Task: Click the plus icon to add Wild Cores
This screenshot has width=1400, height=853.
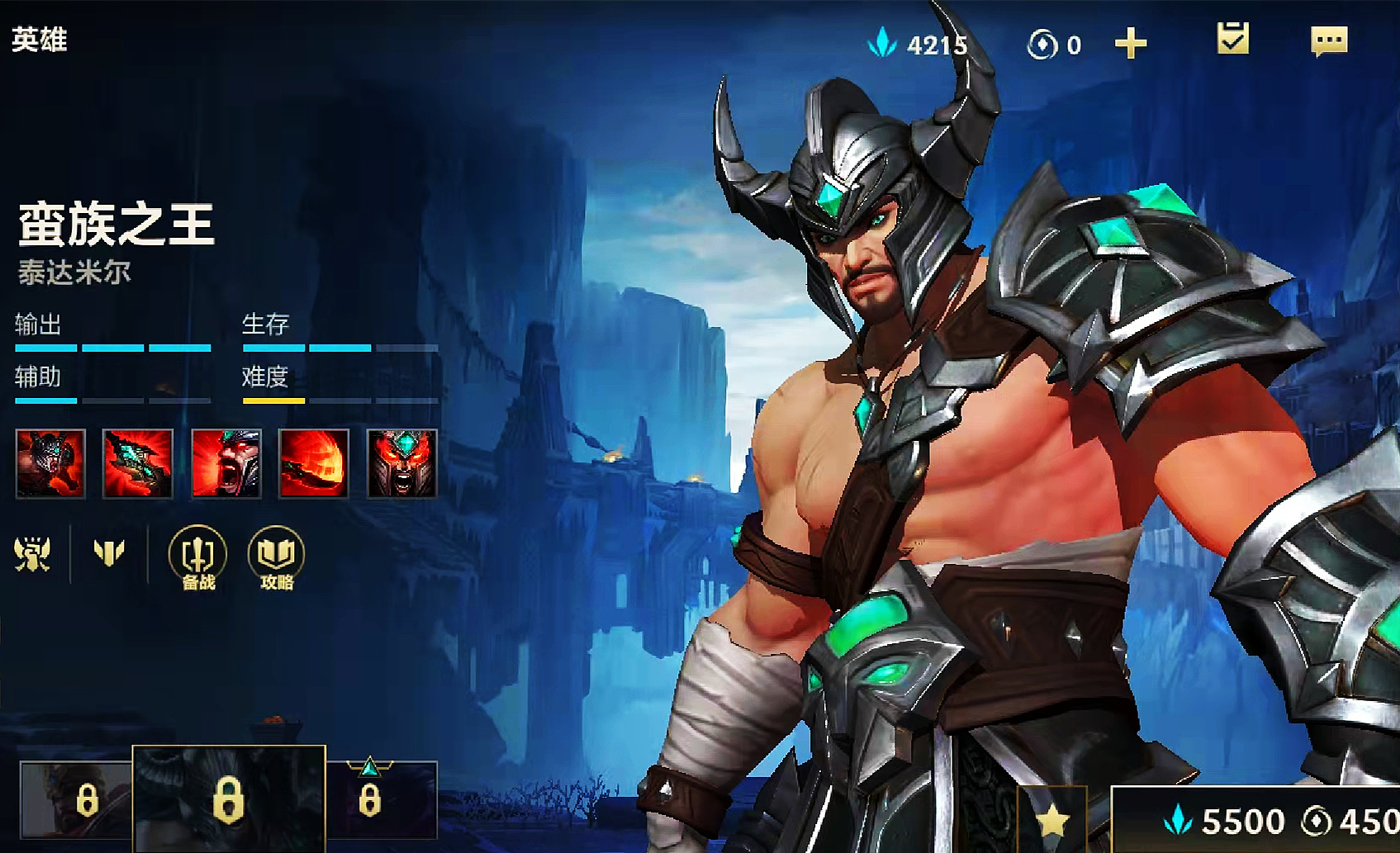Action: 1131,41
